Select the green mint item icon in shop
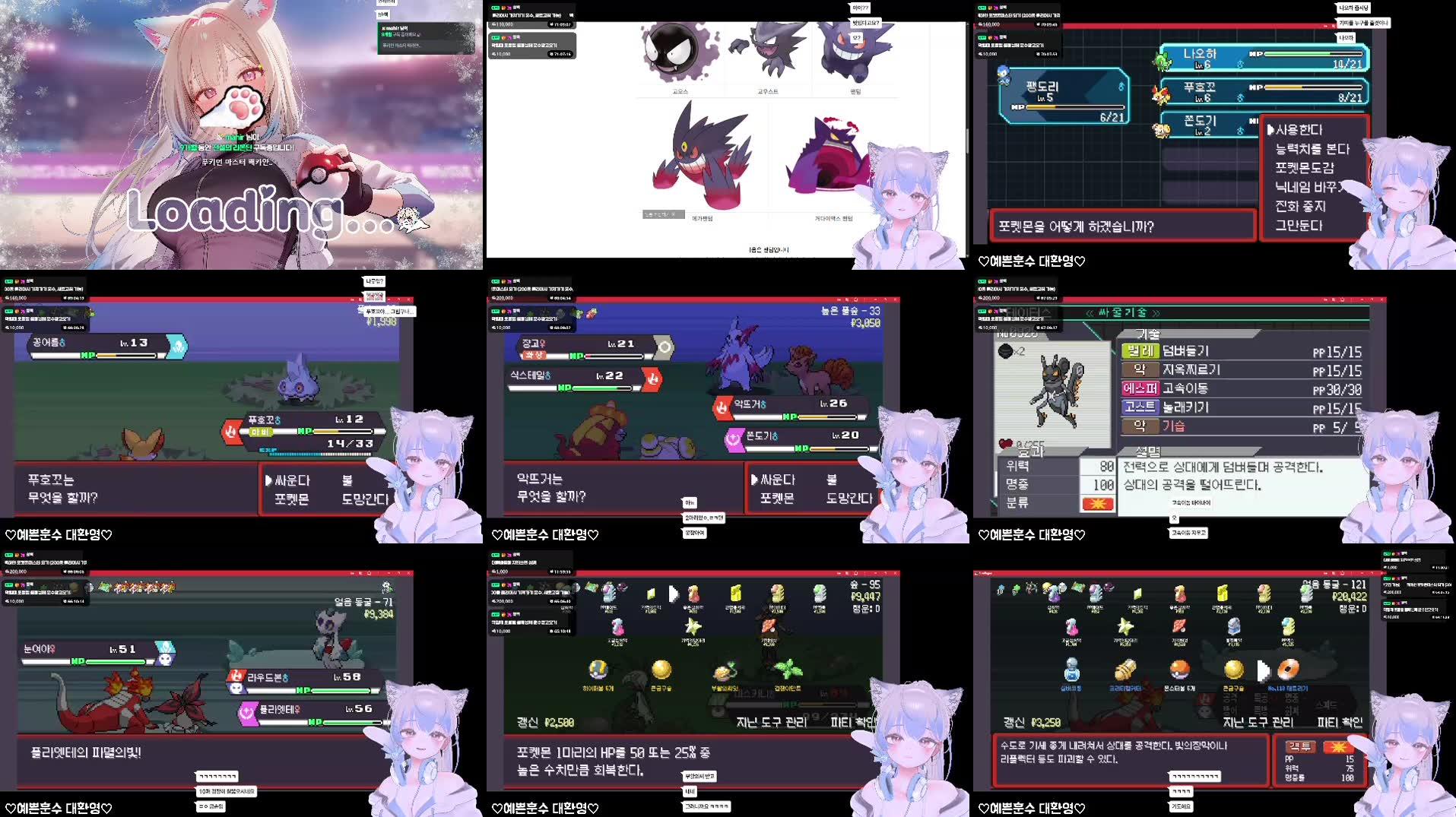 click(x=787, y=670)
